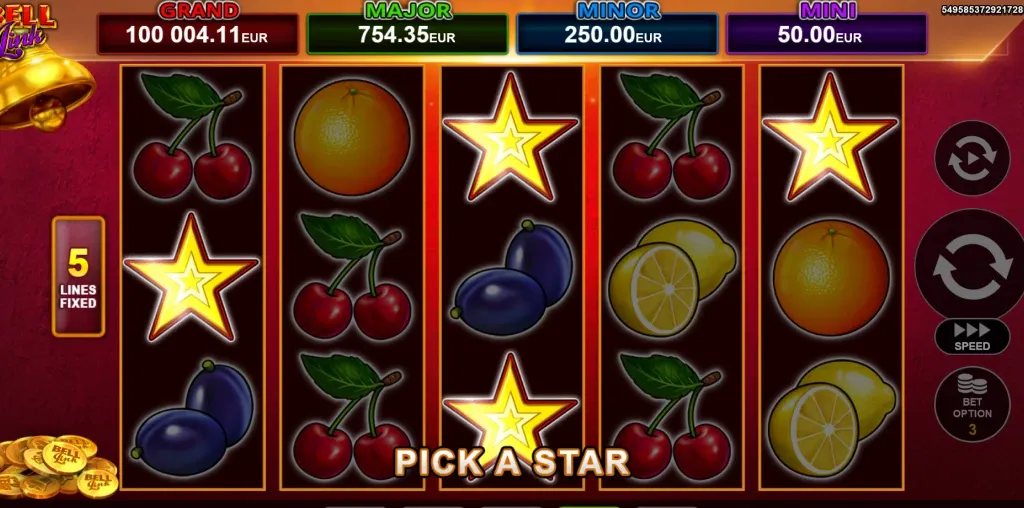Activate the small autoplay arrows button
Screen dimensions: 1024x508
(971, 159)
